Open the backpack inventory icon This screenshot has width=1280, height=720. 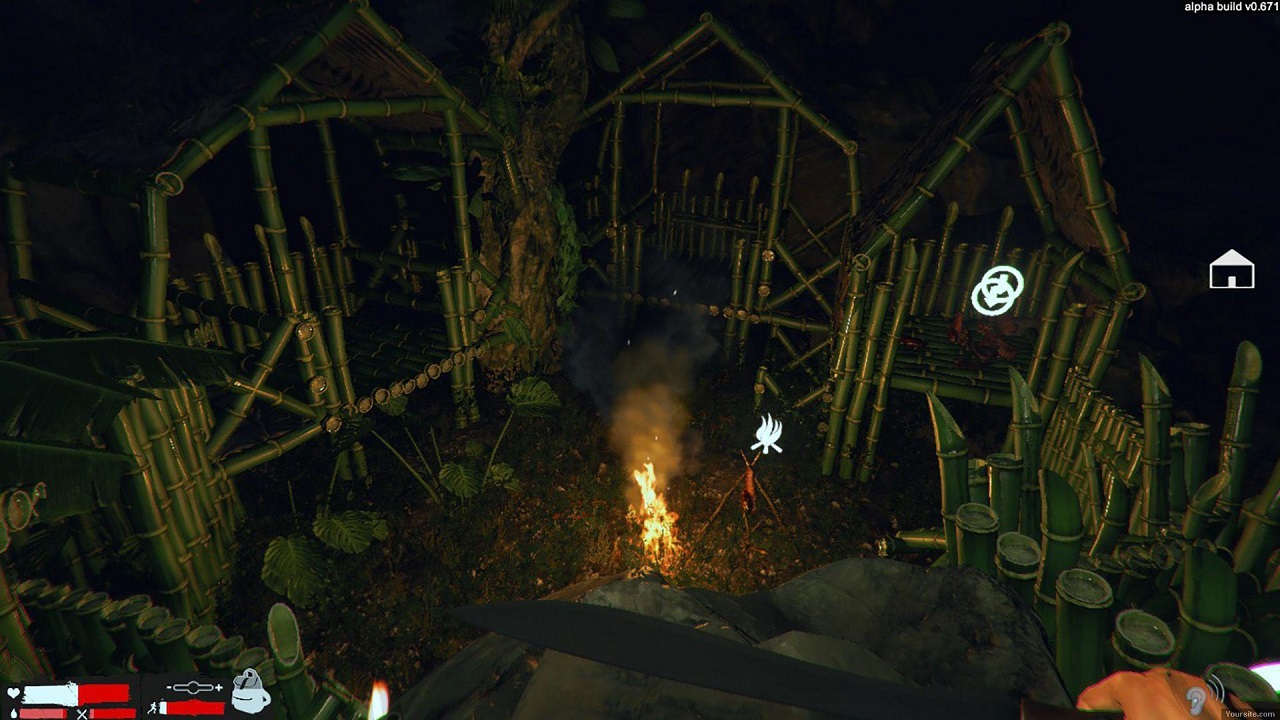pos(250,692)
